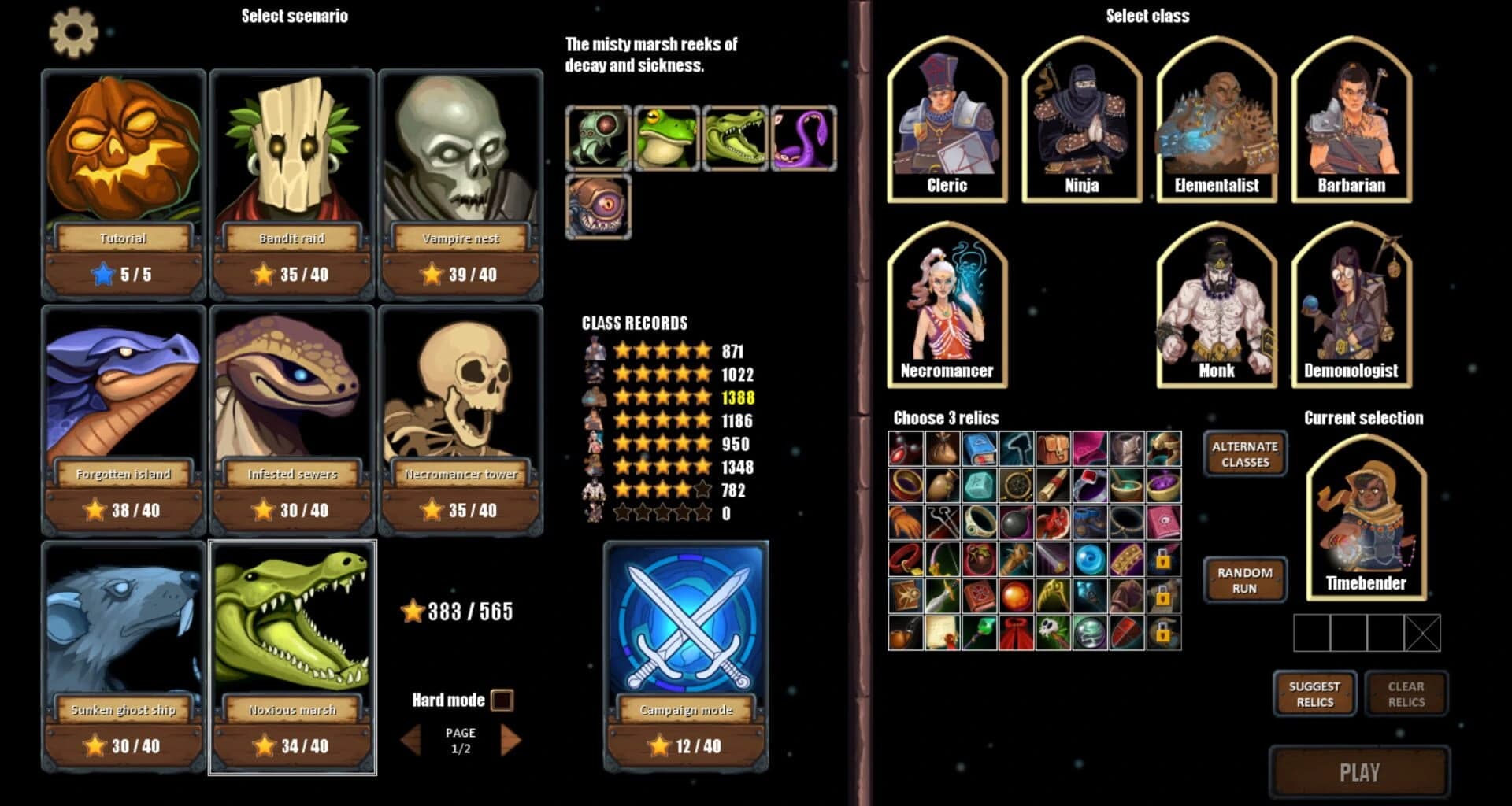Image resolution: width=1512 pixels, height=806 pixels.
Task: Open Alternate Classes
Action: (1244, 453)
